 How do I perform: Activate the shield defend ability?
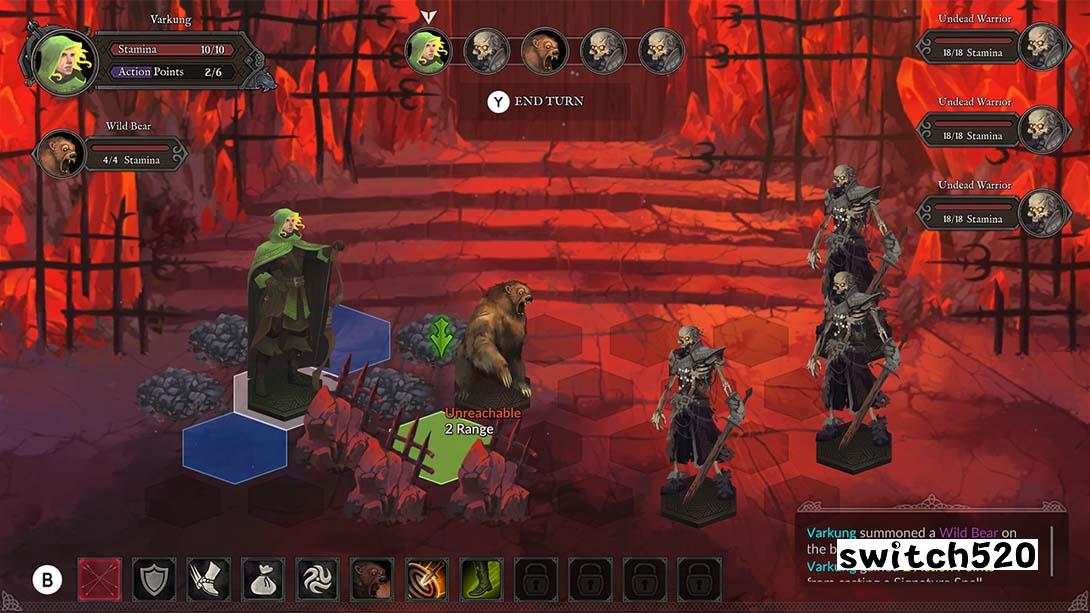pyautogui.click(x=154, y=579)
